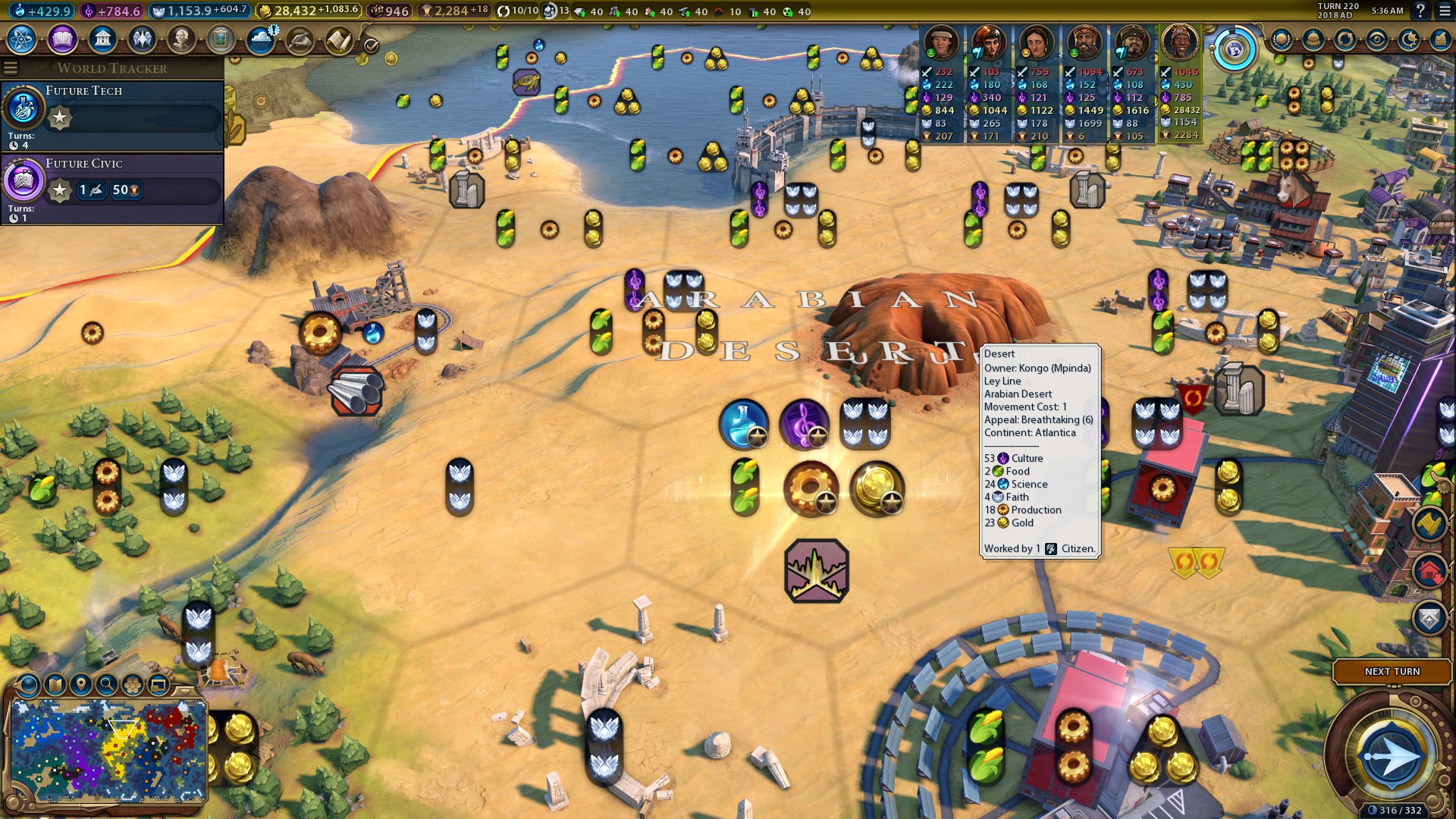Toggle the map pins panel on the minimap

(x=80, y=684)
